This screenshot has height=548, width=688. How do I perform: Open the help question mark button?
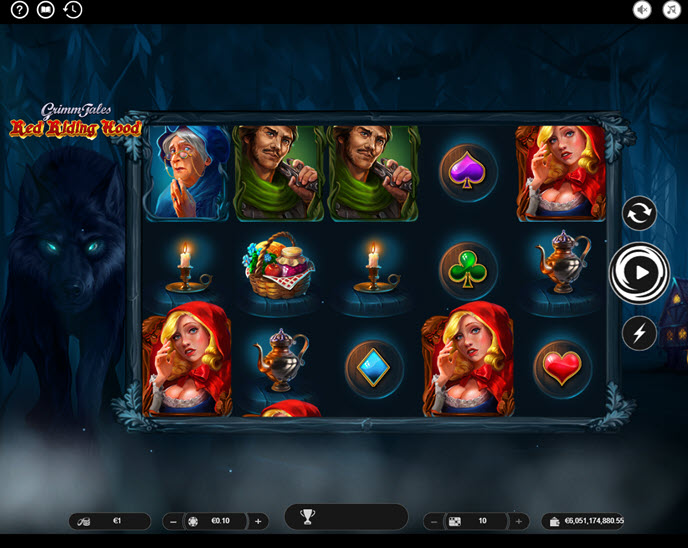point(19,10)
